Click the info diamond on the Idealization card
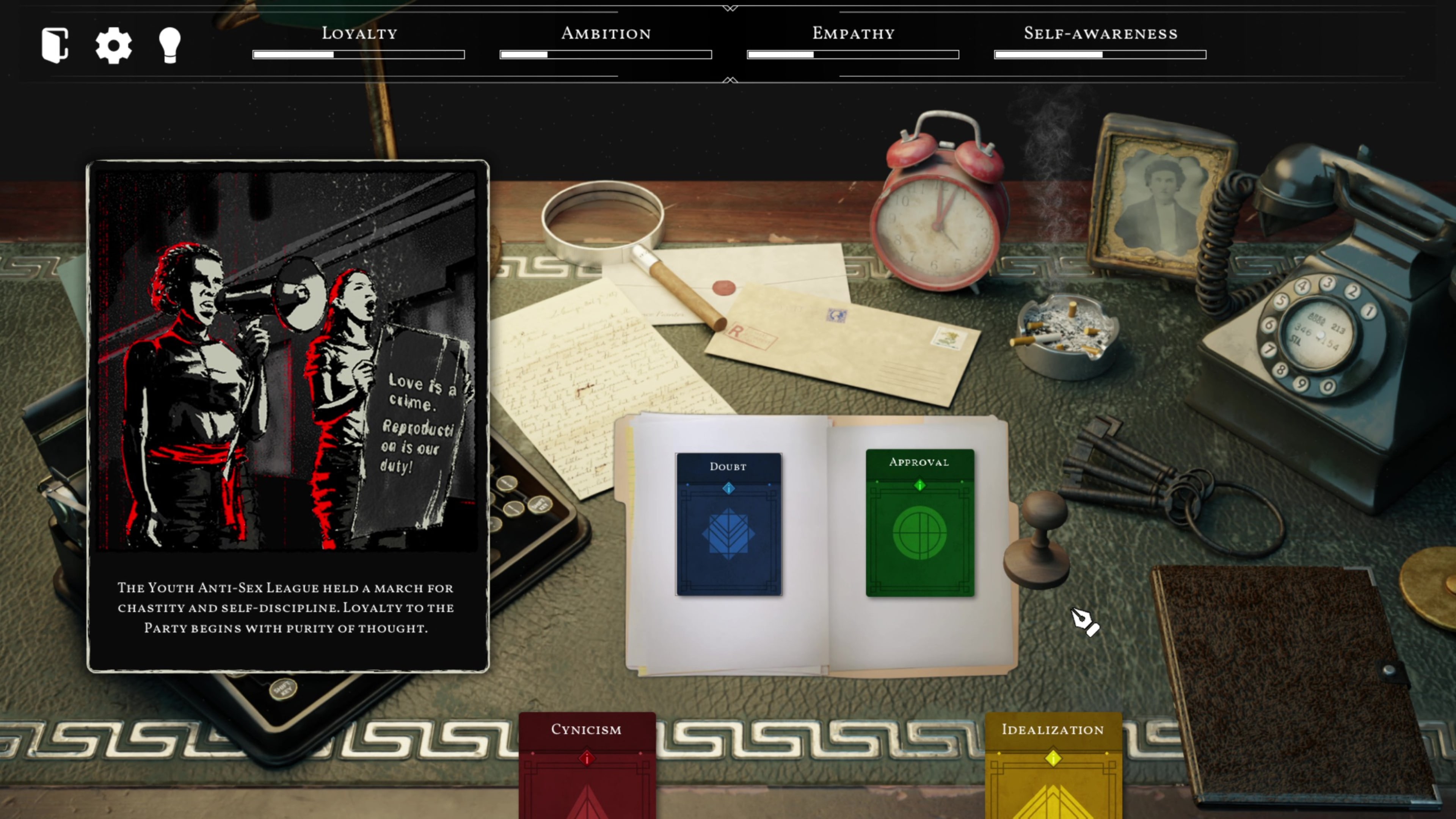This screenshot has height=819, width=1456. (1054, 759)
